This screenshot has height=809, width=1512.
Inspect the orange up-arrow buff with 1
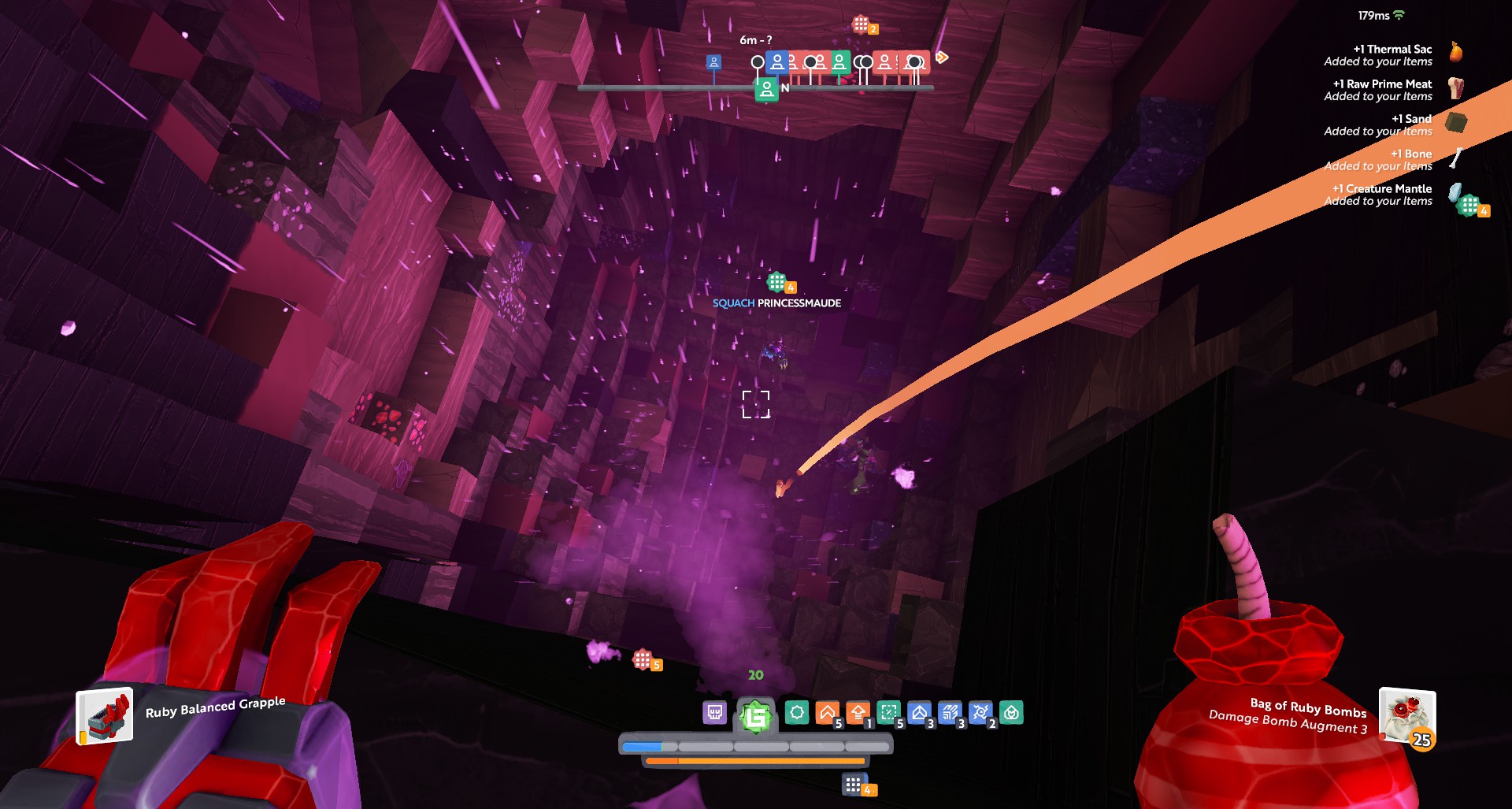pyautogui.click(x=858, y=713)
